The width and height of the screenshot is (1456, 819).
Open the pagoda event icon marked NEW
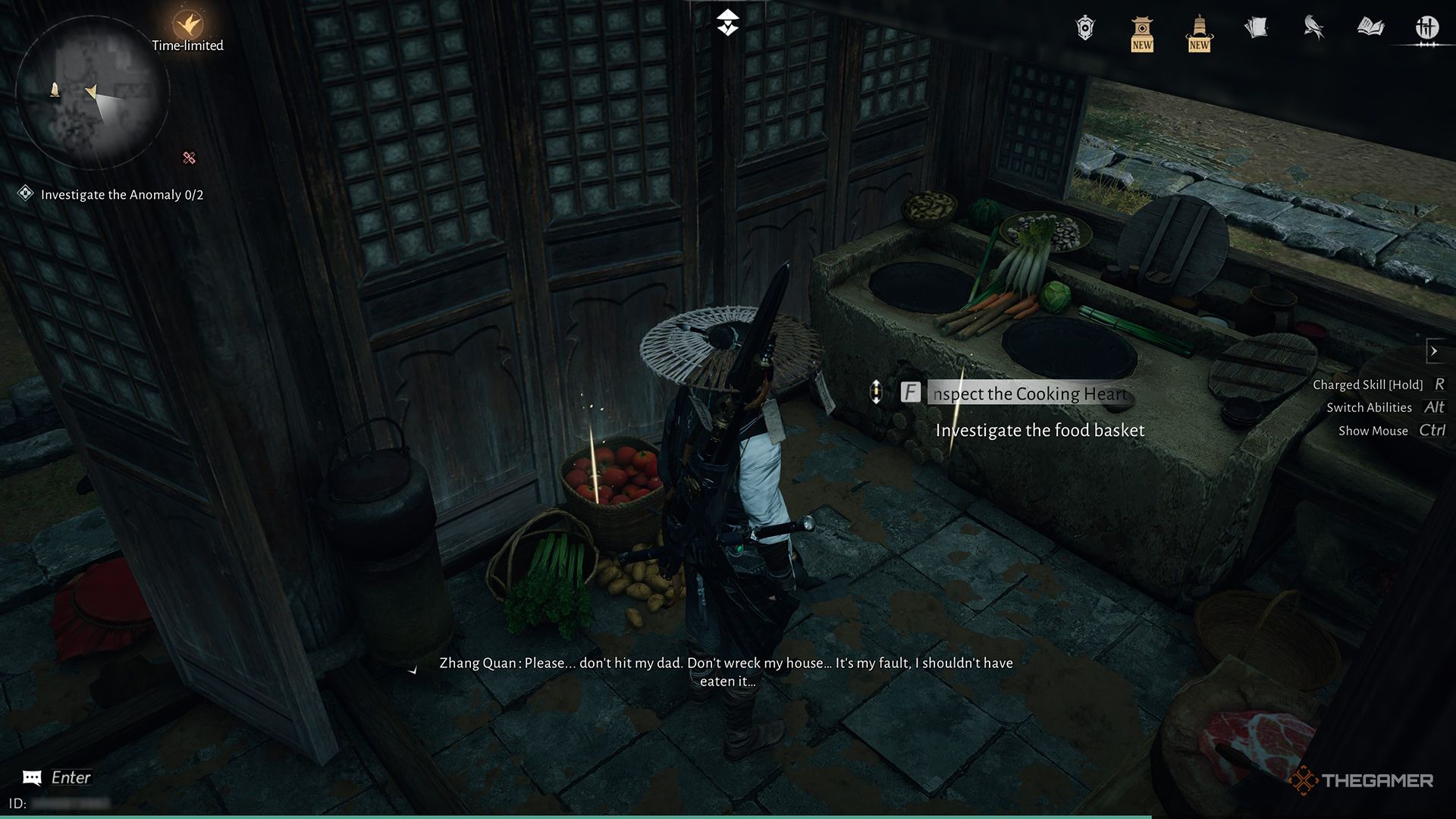coord(1141,32)
